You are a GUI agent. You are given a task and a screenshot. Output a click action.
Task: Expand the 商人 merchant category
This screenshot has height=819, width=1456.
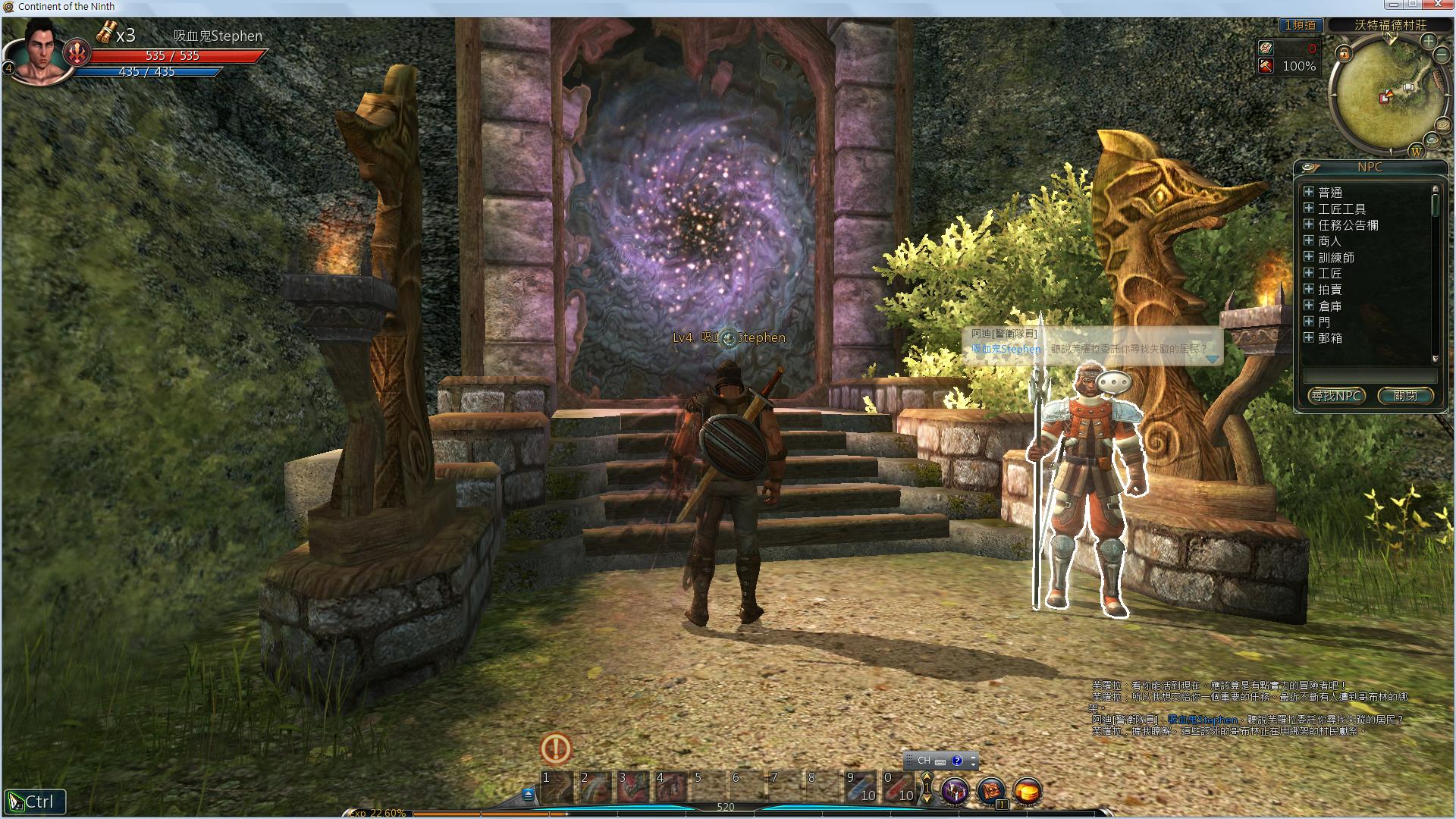(x=1308, y=240)
